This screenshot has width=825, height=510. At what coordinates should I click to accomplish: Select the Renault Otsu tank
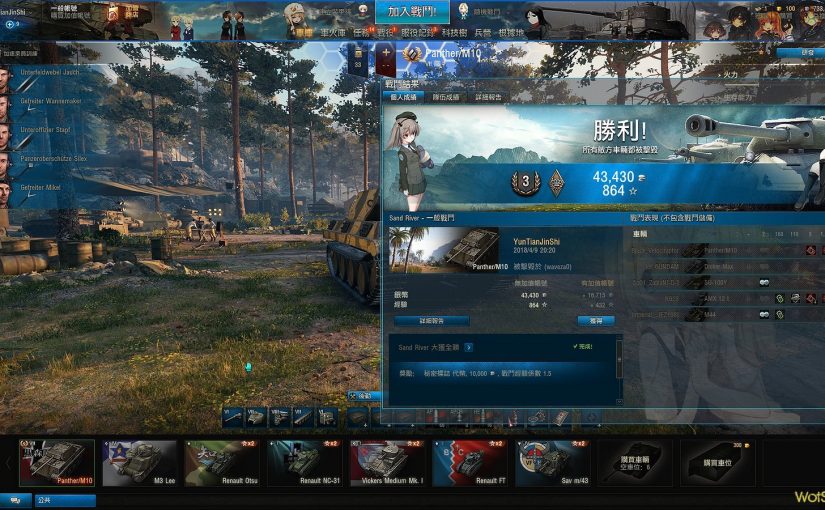222,462
